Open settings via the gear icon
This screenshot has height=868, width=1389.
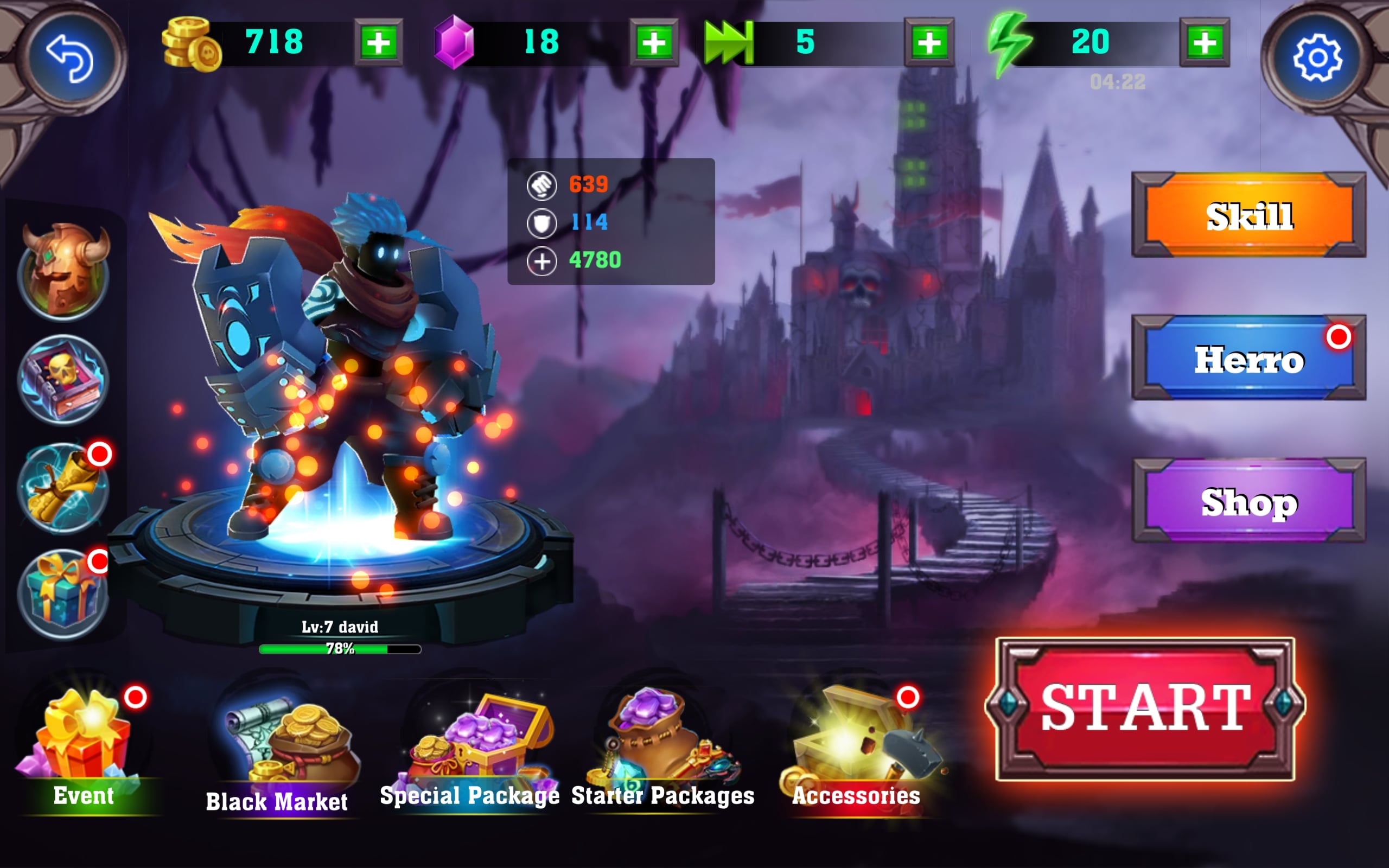(1317, 58)
